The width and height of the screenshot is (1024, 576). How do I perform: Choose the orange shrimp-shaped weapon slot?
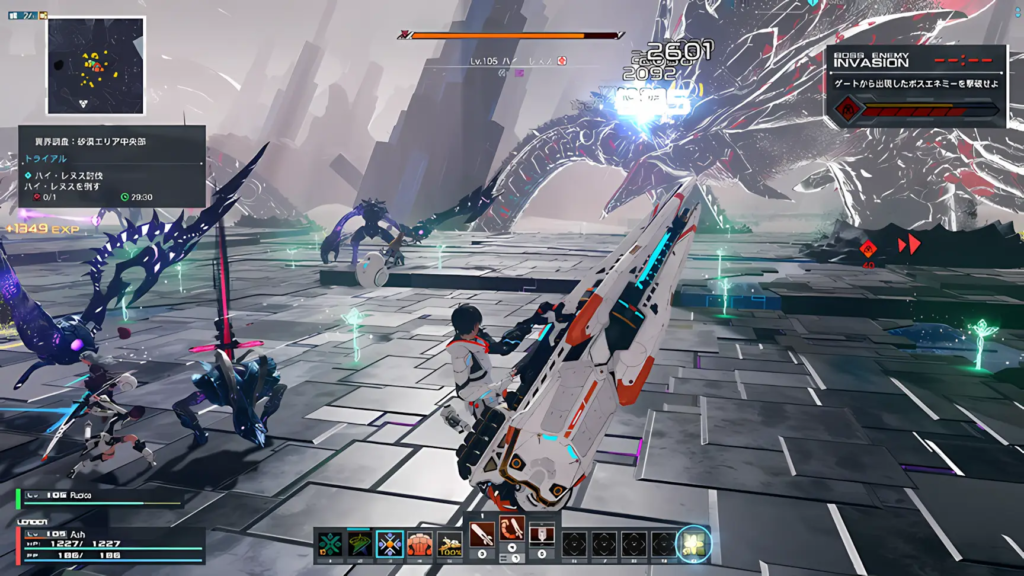point(512,529)
